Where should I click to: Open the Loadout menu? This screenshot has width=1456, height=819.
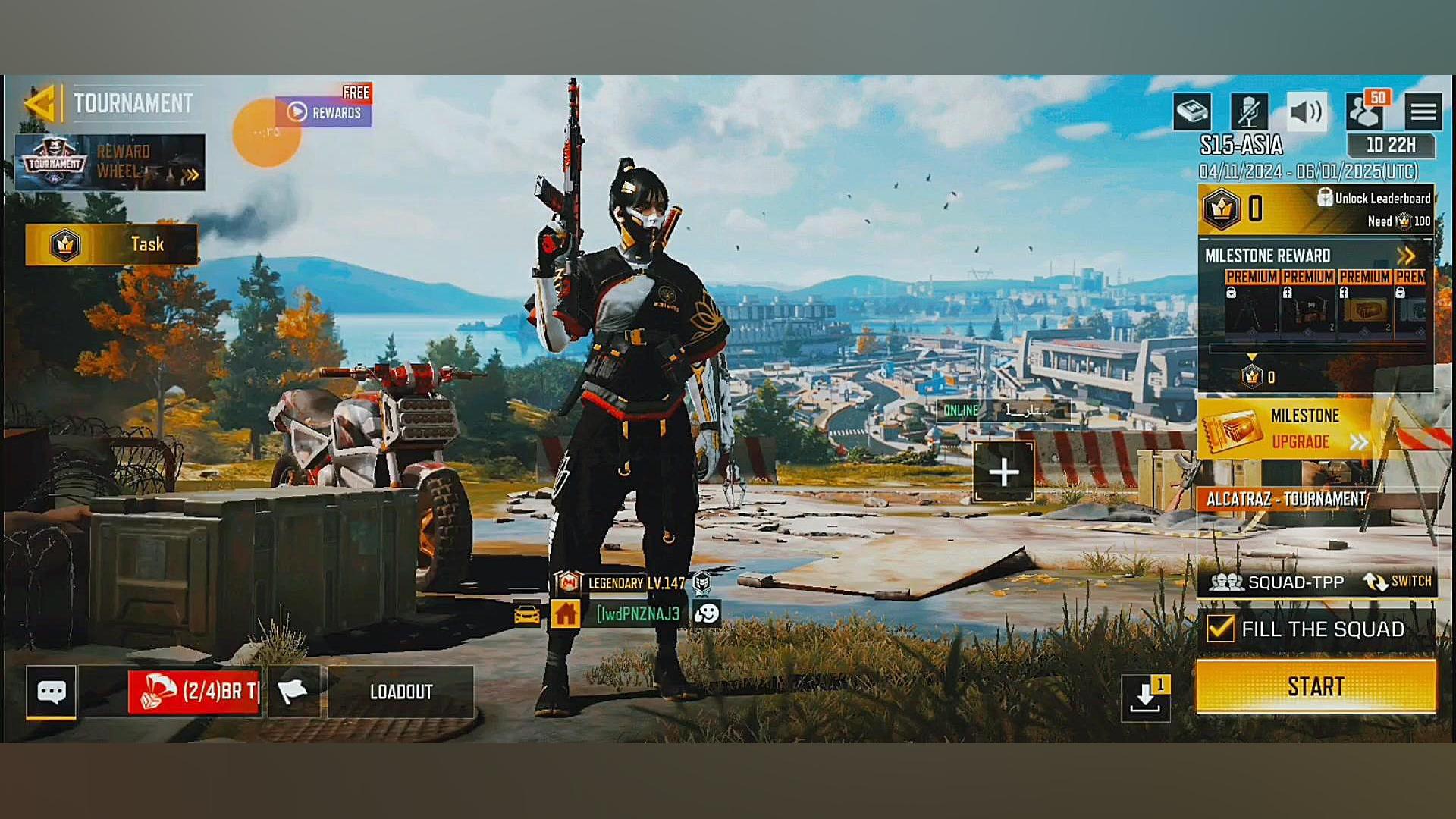pyautogui.click(x=400, y=692)
